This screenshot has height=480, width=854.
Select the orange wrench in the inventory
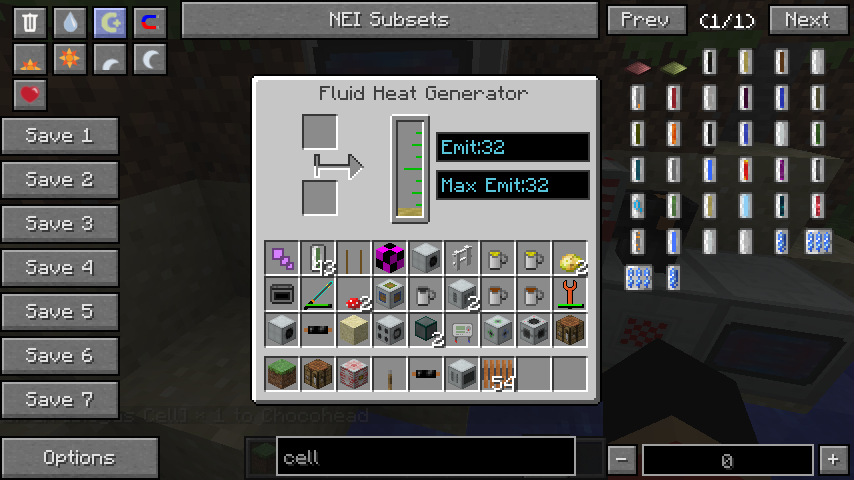coord(570,294)
